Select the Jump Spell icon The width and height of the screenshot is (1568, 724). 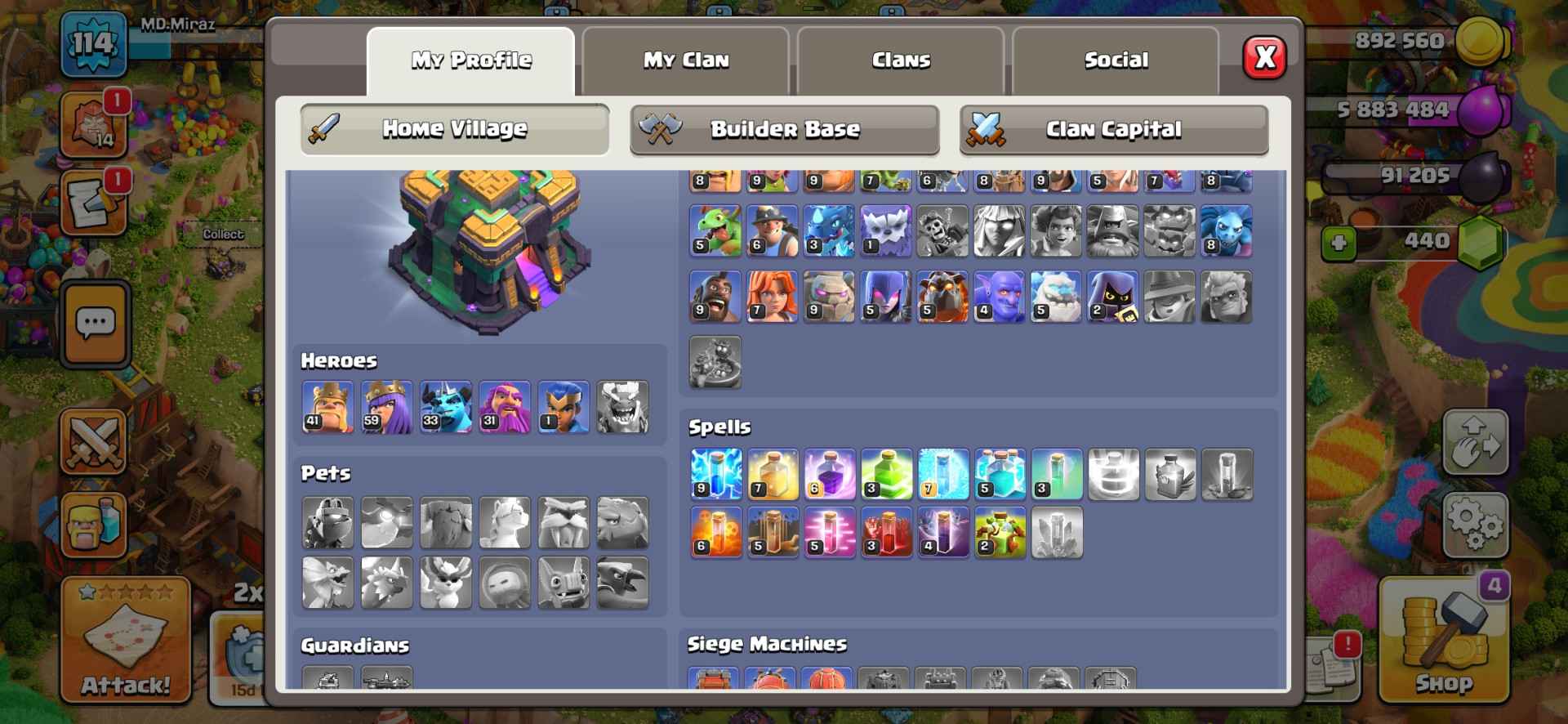[888, 474]
